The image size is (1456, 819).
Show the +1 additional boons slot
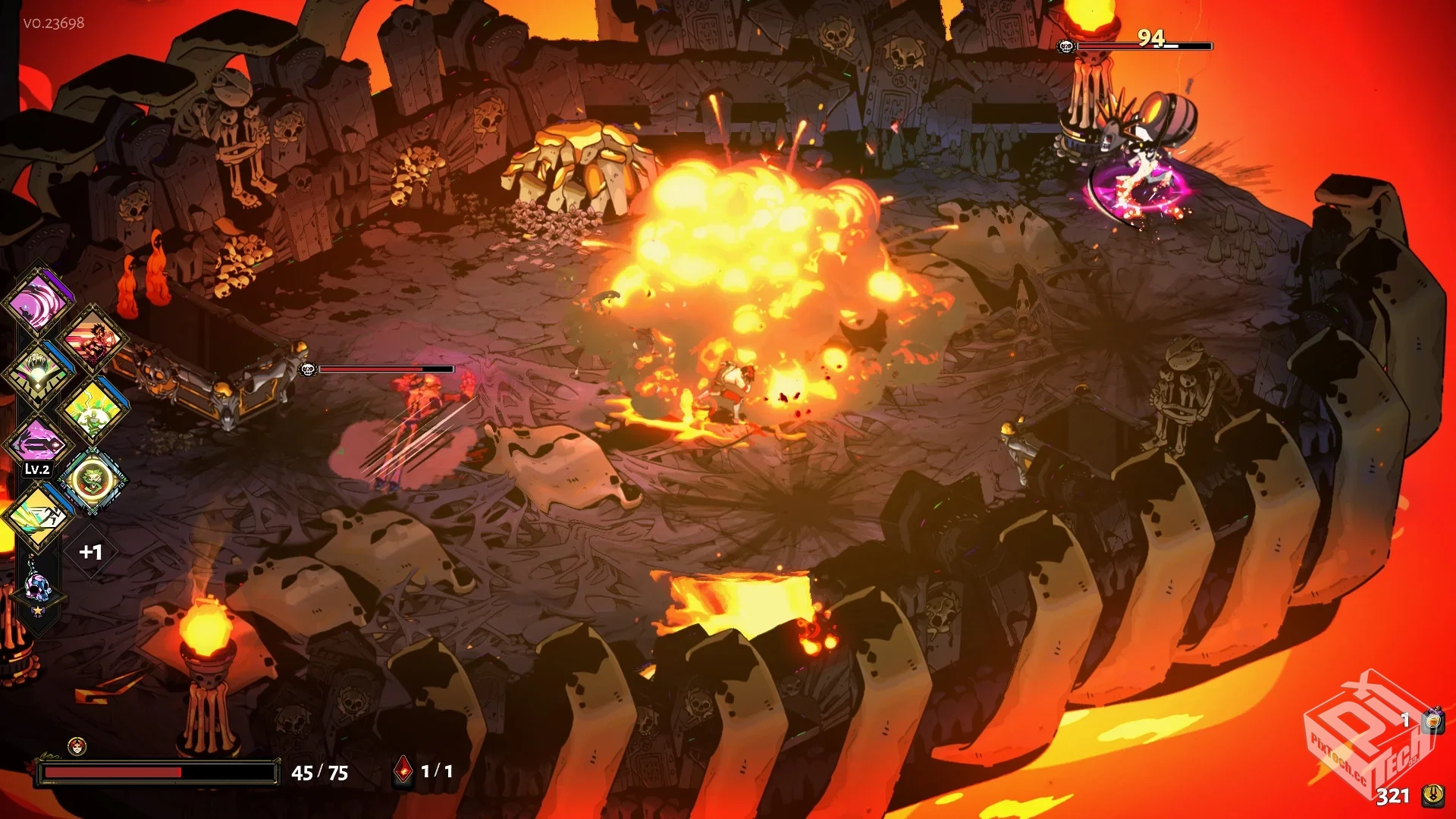91,552
